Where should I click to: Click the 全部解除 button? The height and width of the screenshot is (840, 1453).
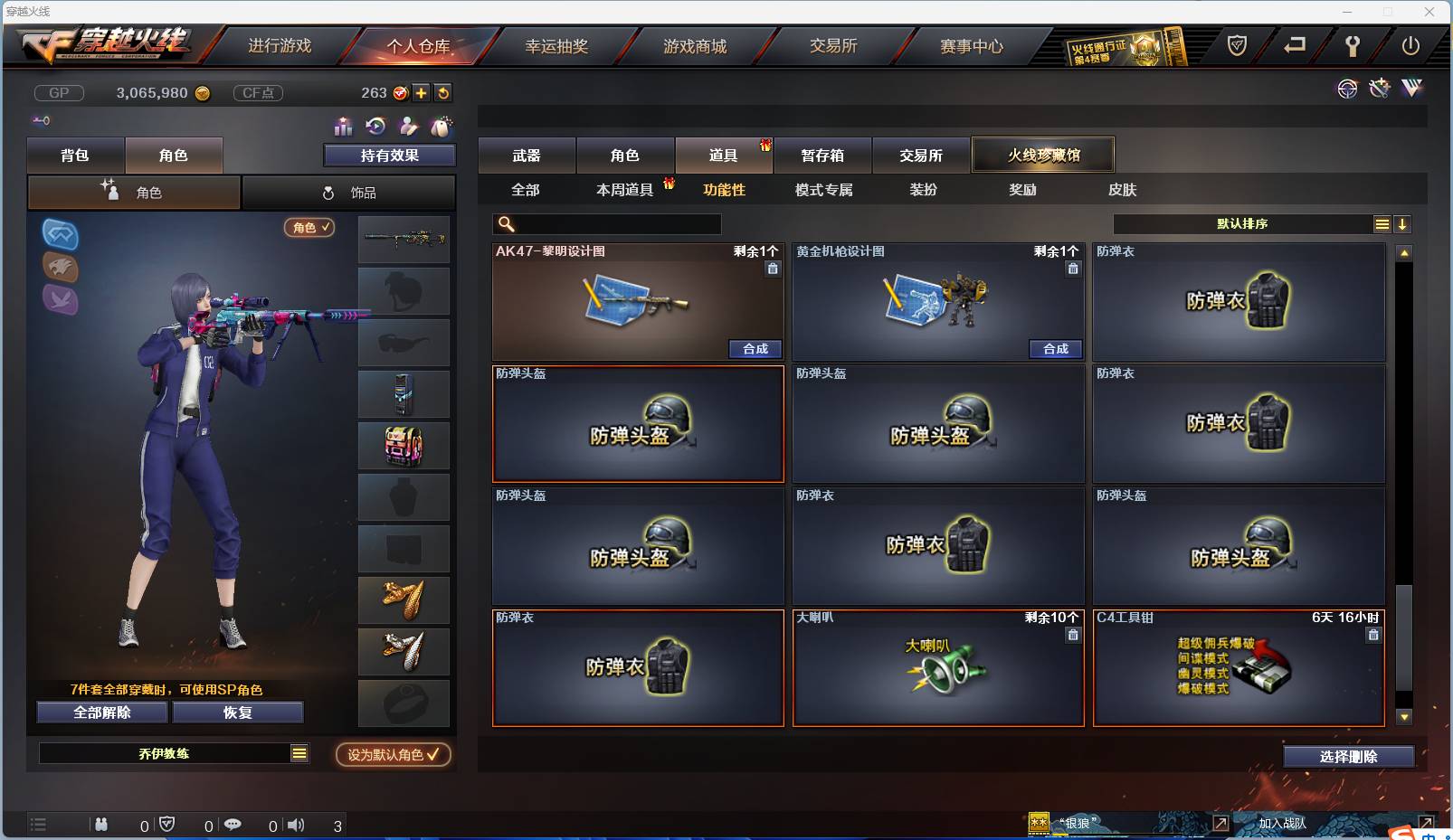tap(100, 712)
